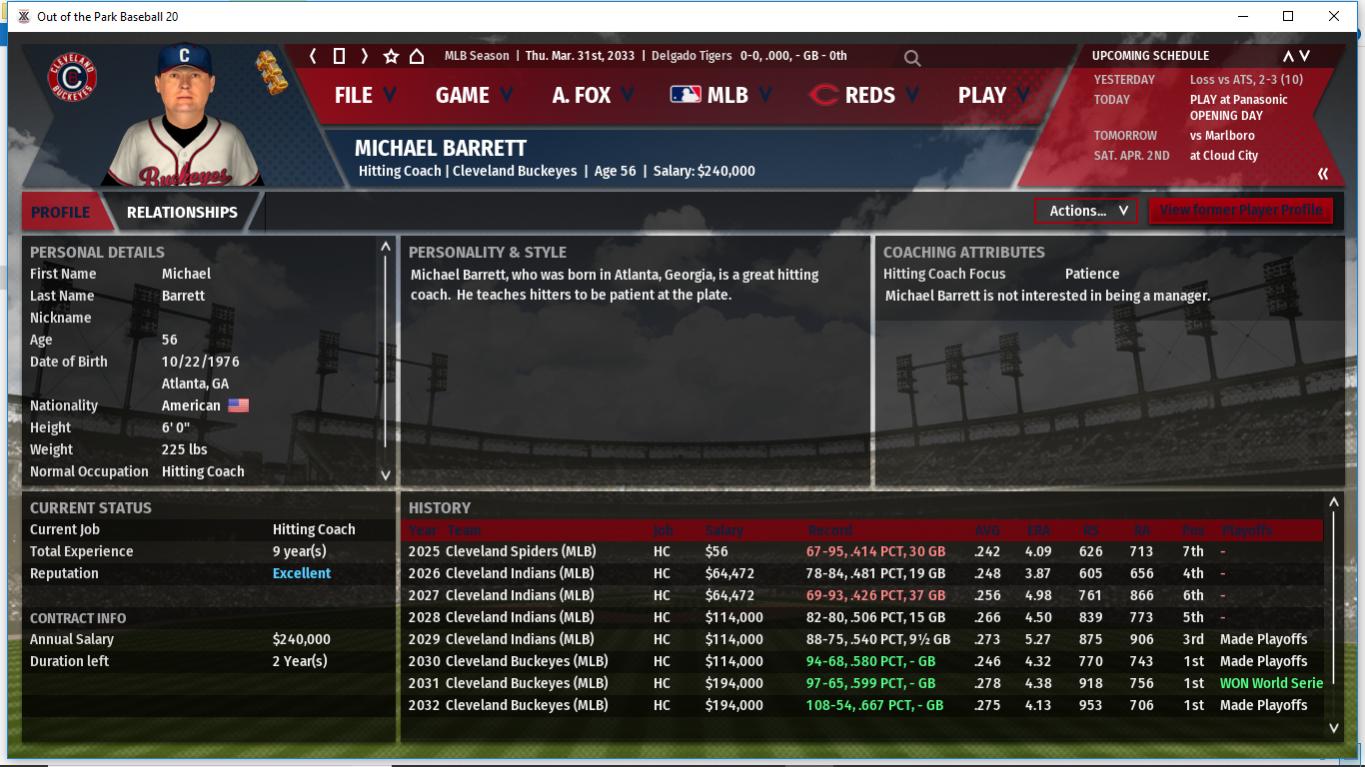
Task: Maximize the game window
Action: (1288, 16)
